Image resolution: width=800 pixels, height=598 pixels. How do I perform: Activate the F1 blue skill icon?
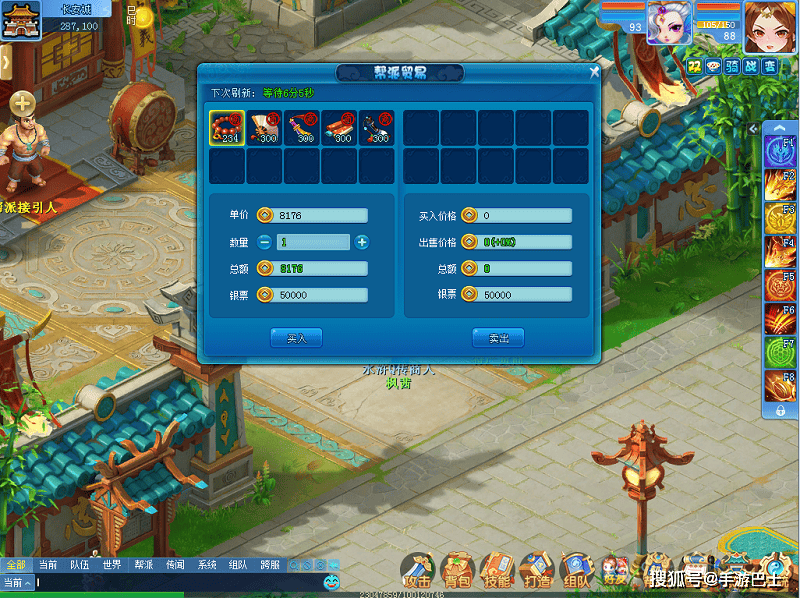780,152
